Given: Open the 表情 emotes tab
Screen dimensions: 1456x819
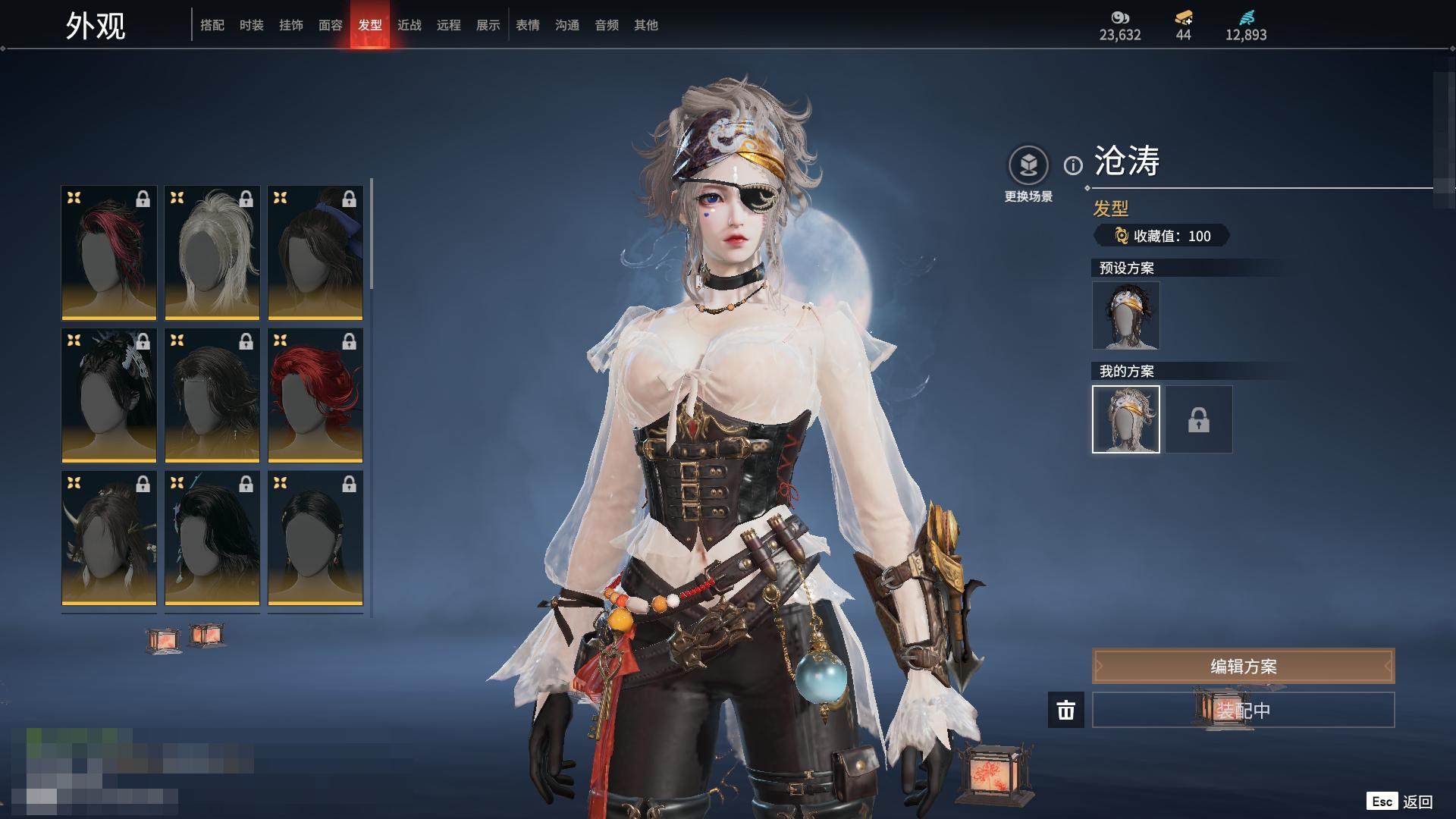Looking at the screenshot, I should coord(528,25).
